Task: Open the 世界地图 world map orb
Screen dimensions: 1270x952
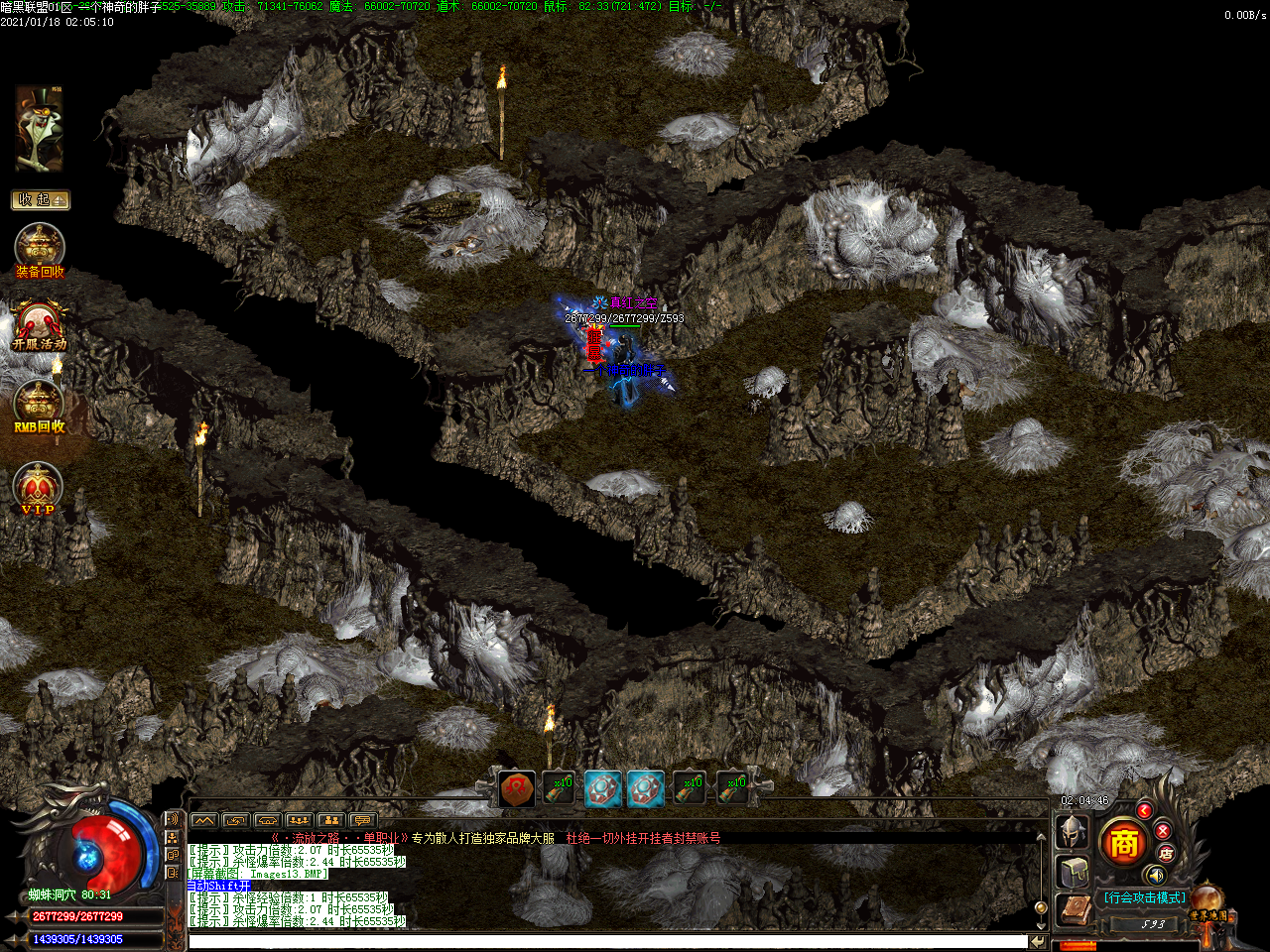Action: [1208, 902]
